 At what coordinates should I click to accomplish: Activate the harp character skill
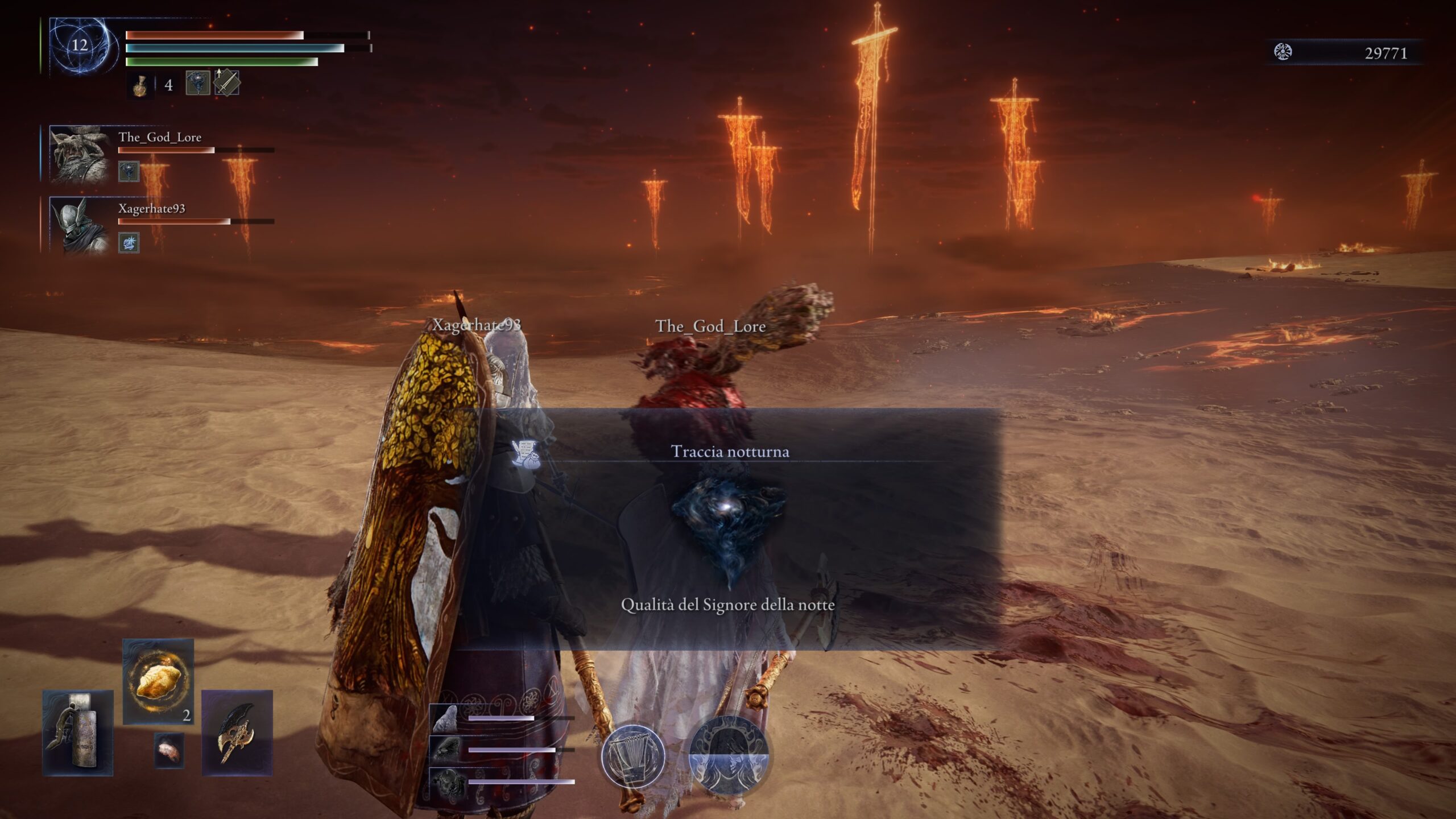(632, 756)
